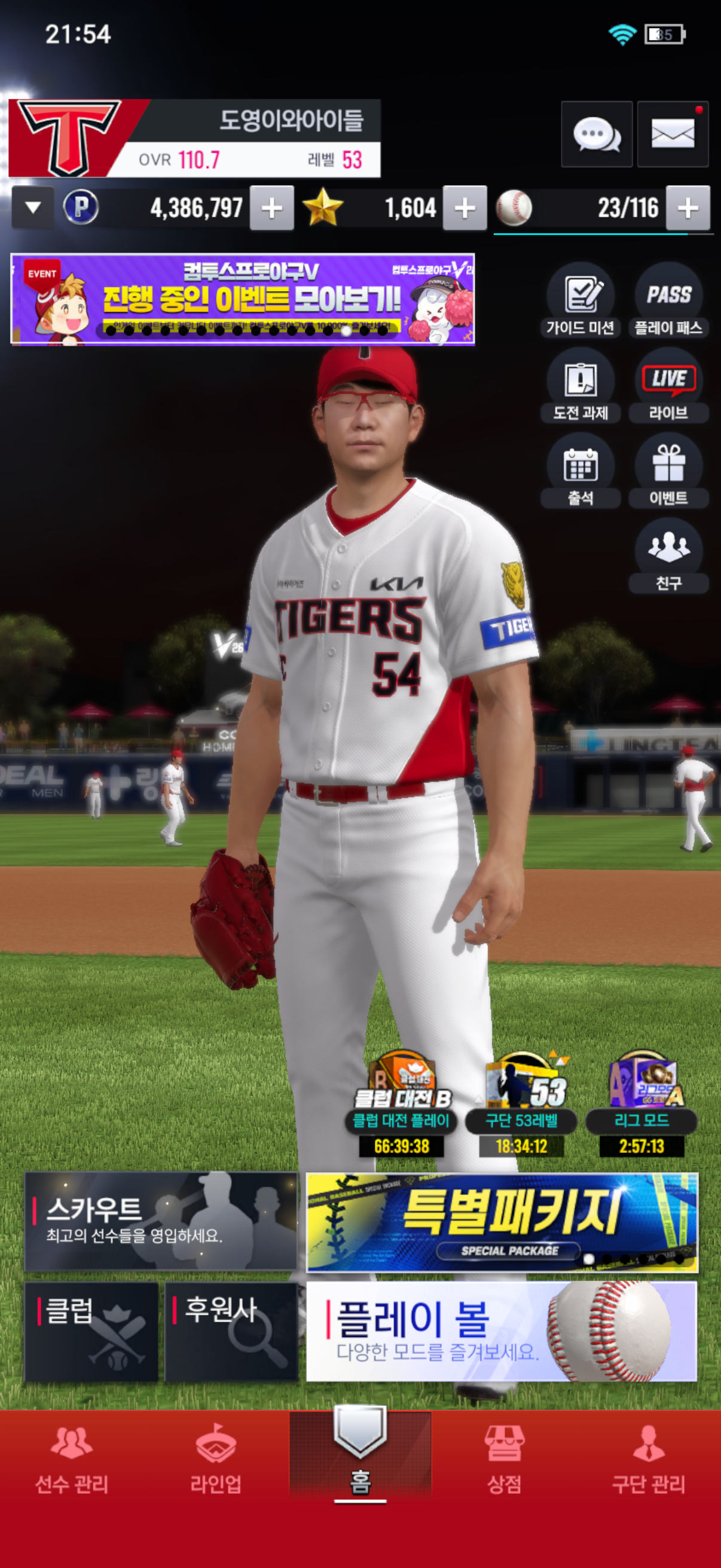Open the 친구 friends list
The image size is (721, 1568).
[668, 555]
